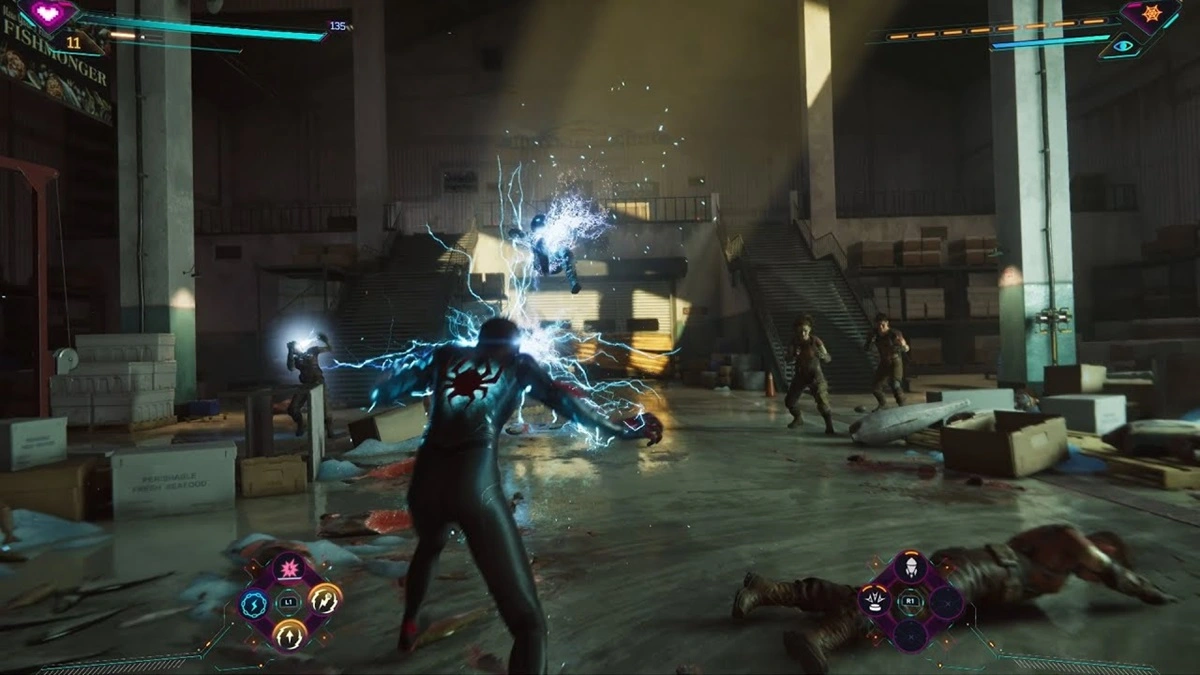Select the web trap gadget icon

click(874, 601)
